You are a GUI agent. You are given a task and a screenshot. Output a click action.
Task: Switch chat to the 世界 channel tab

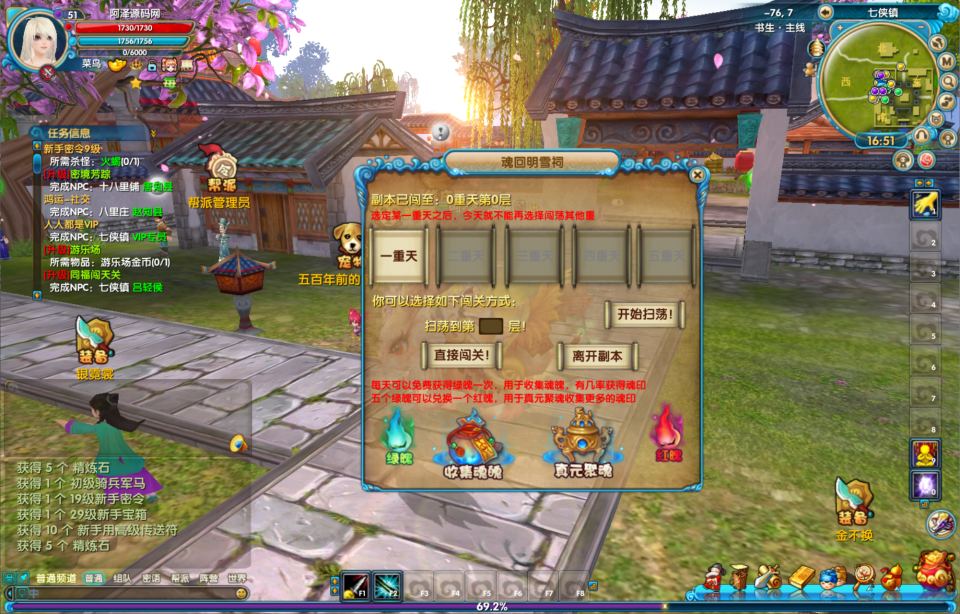(237, 578)
